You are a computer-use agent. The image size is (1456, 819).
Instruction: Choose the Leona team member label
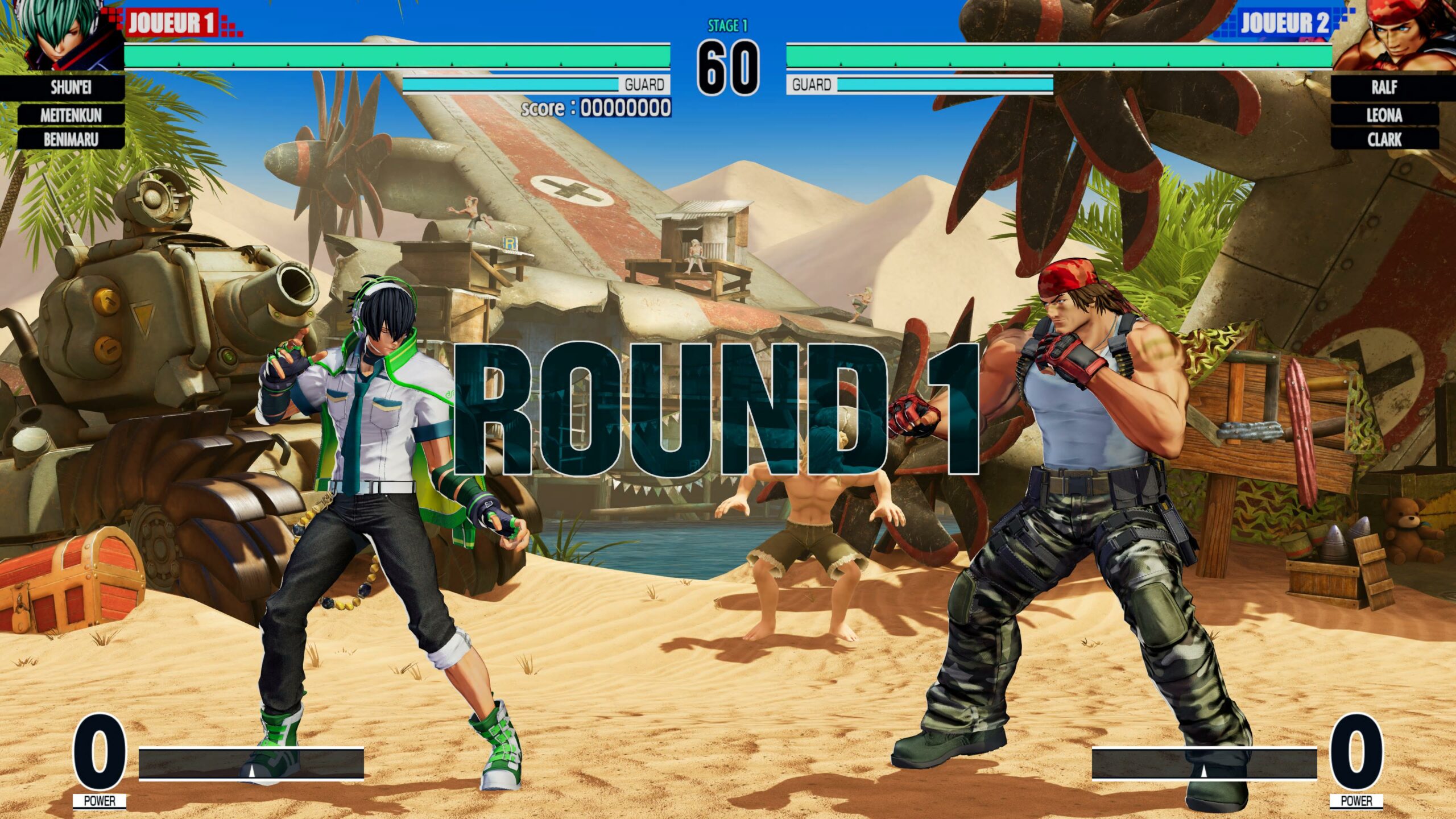click(x=1384, y=115)
